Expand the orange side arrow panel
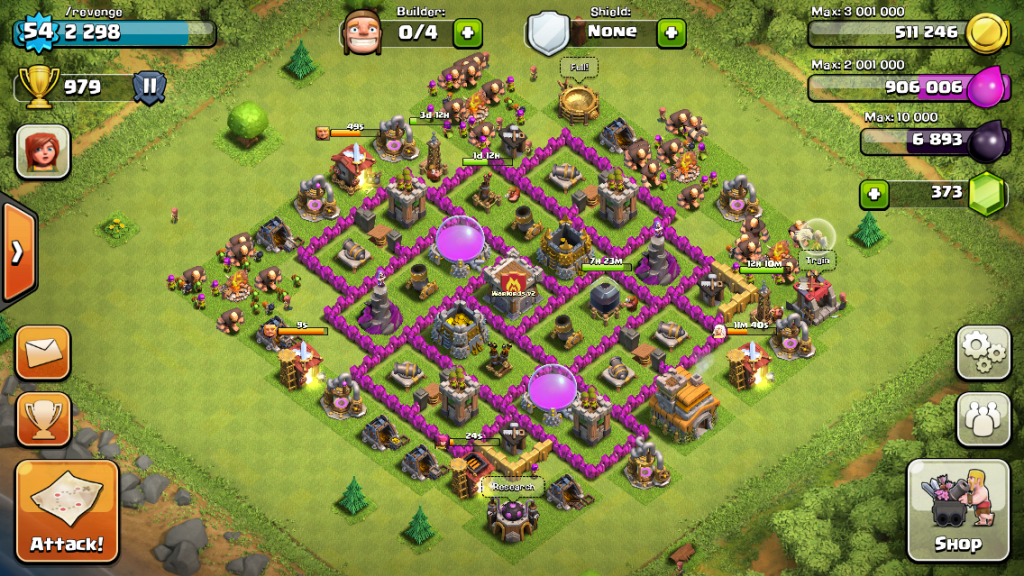The width and height of the screenshot is (1024, 576). [18, 251]
